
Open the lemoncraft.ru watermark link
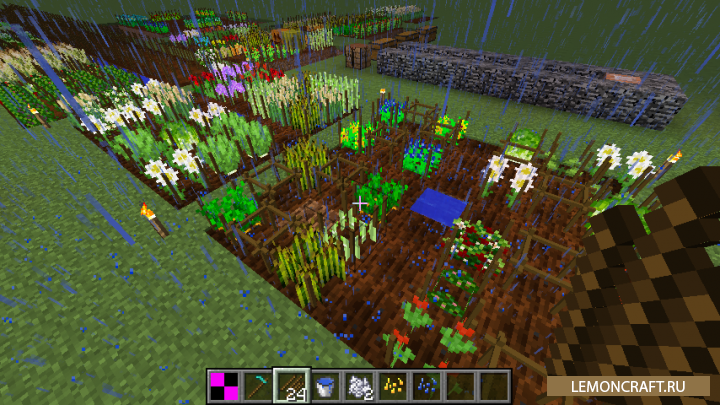(x=627, y=385)
